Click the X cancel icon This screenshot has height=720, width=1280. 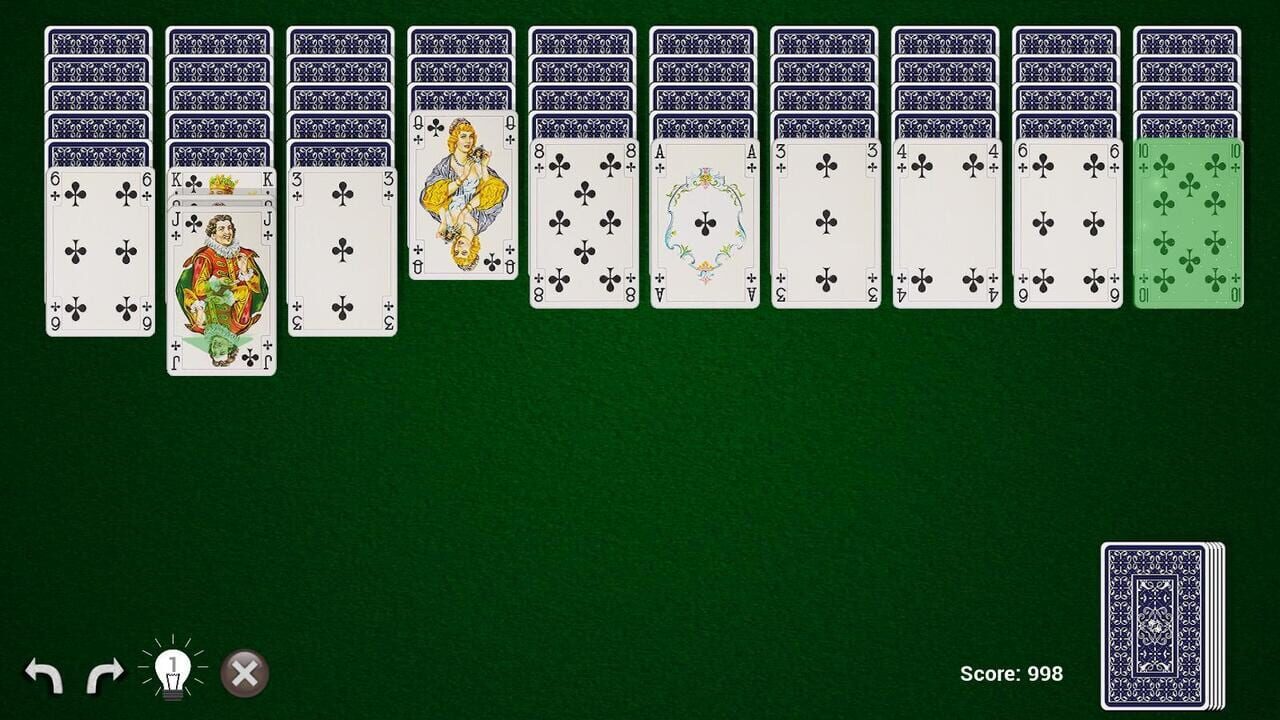tap(241, 673)
